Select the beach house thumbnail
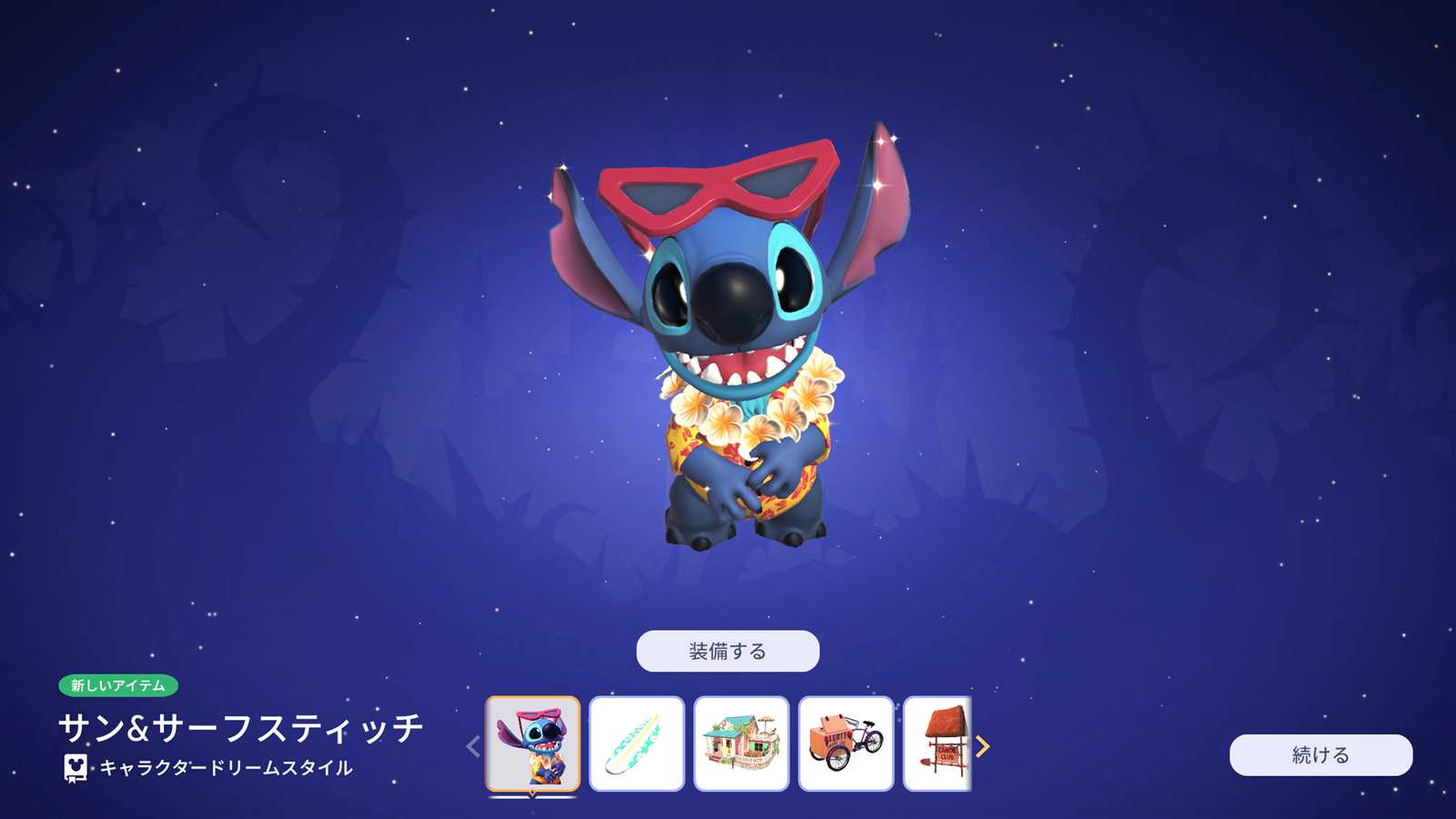Viewport: 1456px width, 819px height. pos(741,743)
